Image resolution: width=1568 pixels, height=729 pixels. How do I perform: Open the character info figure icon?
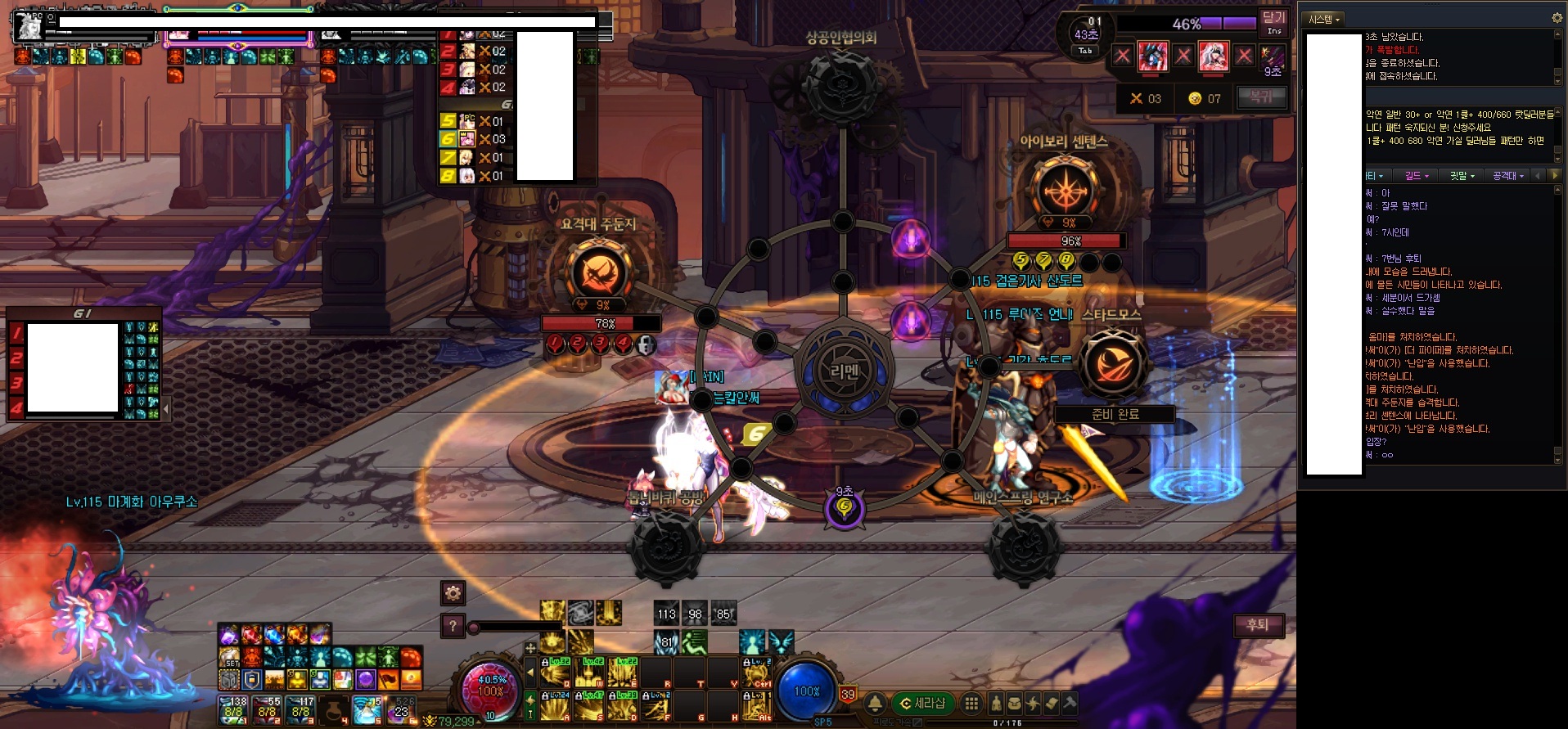(995, 703)
